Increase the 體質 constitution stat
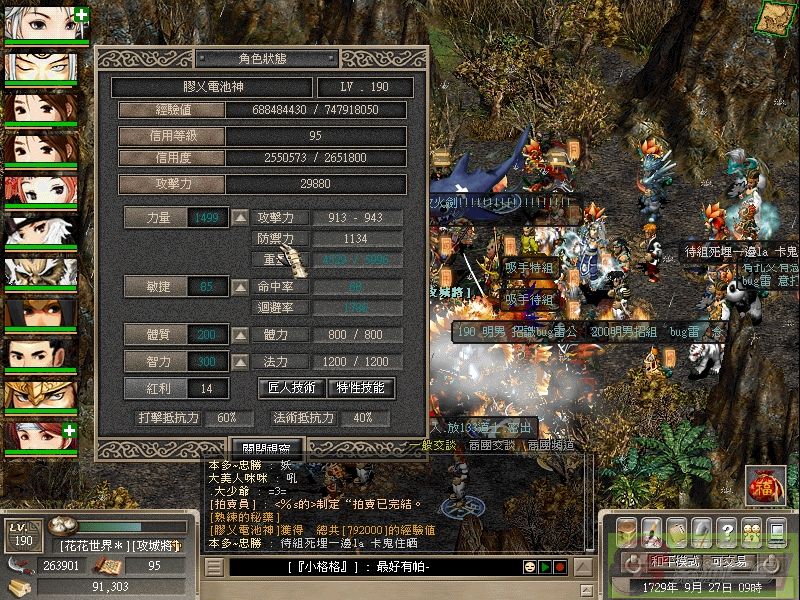Image resolution: width=800 pixels, height=600 pixels. click(241, 334)
